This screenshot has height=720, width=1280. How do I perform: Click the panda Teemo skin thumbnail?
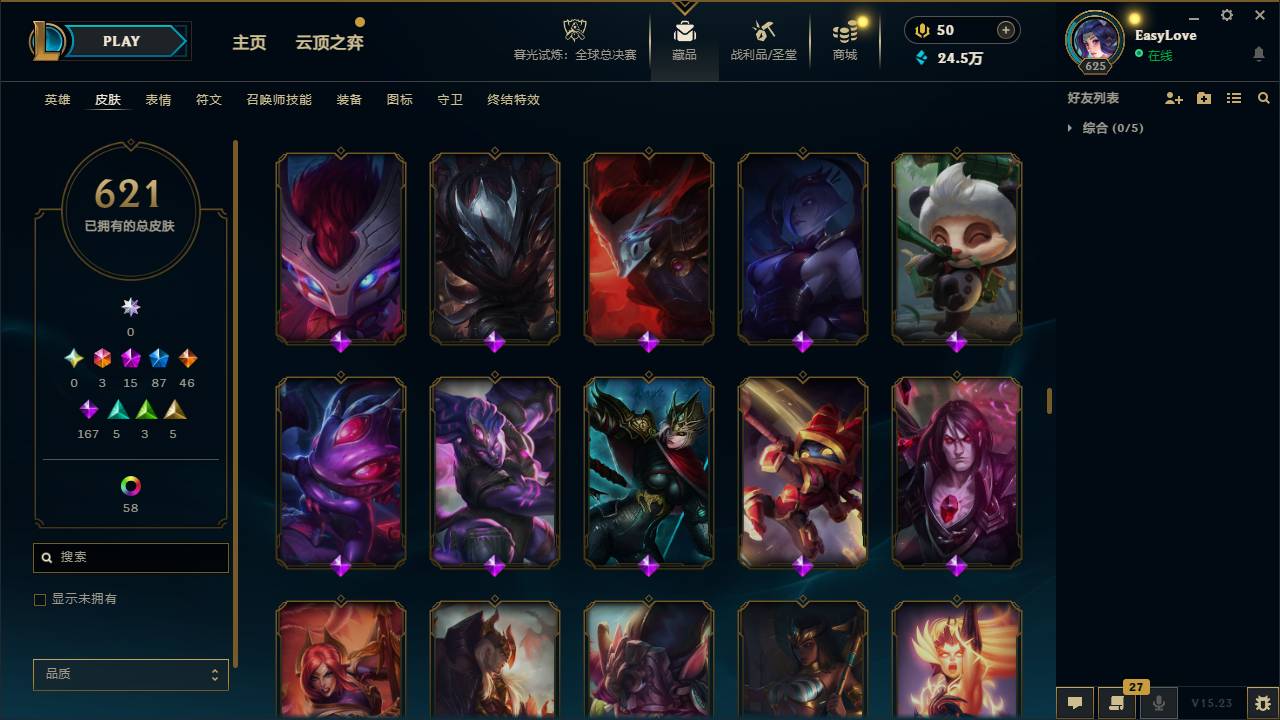point(956,249)
